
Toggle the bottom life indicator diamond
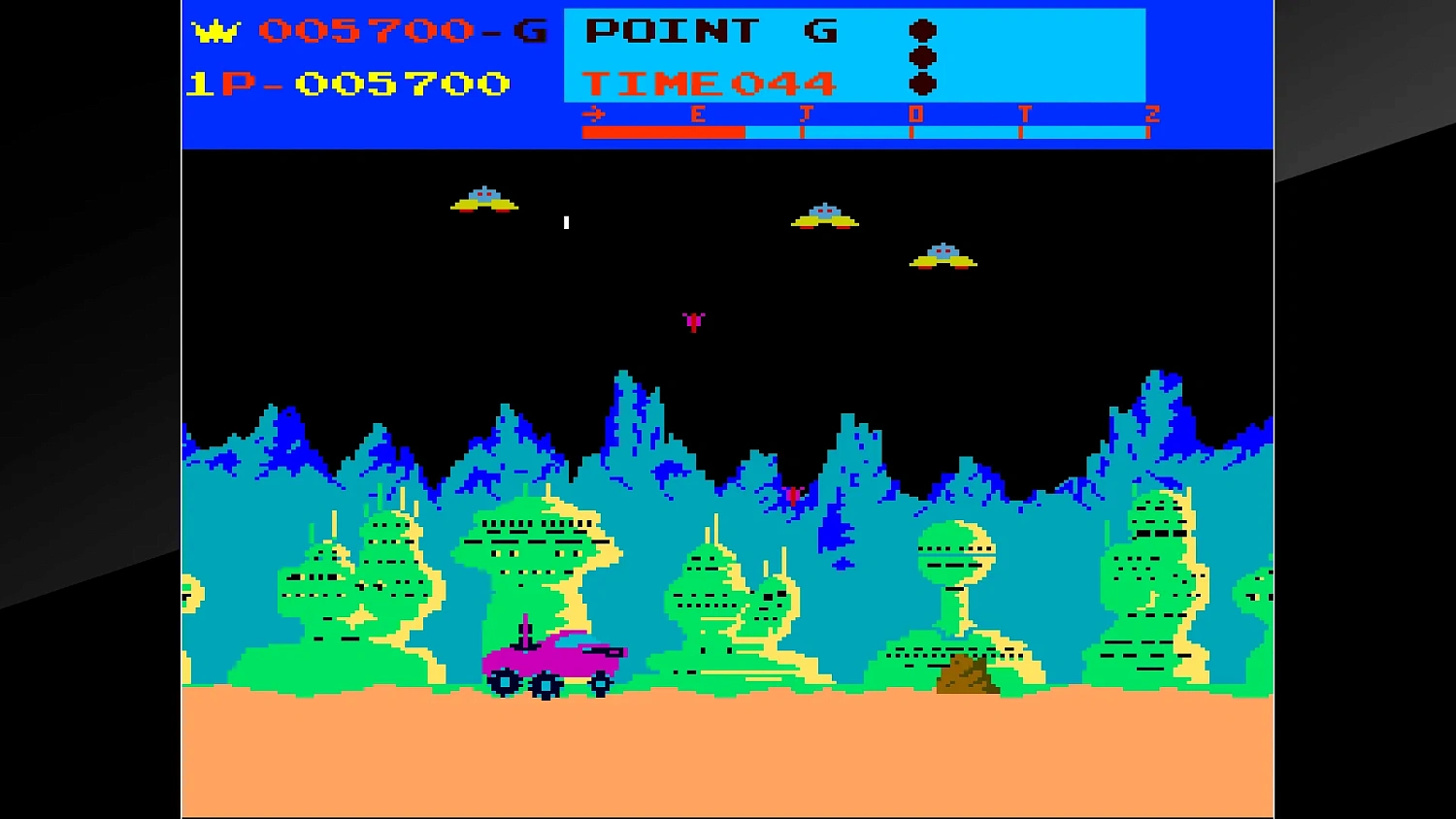click(x=925, y=85)
